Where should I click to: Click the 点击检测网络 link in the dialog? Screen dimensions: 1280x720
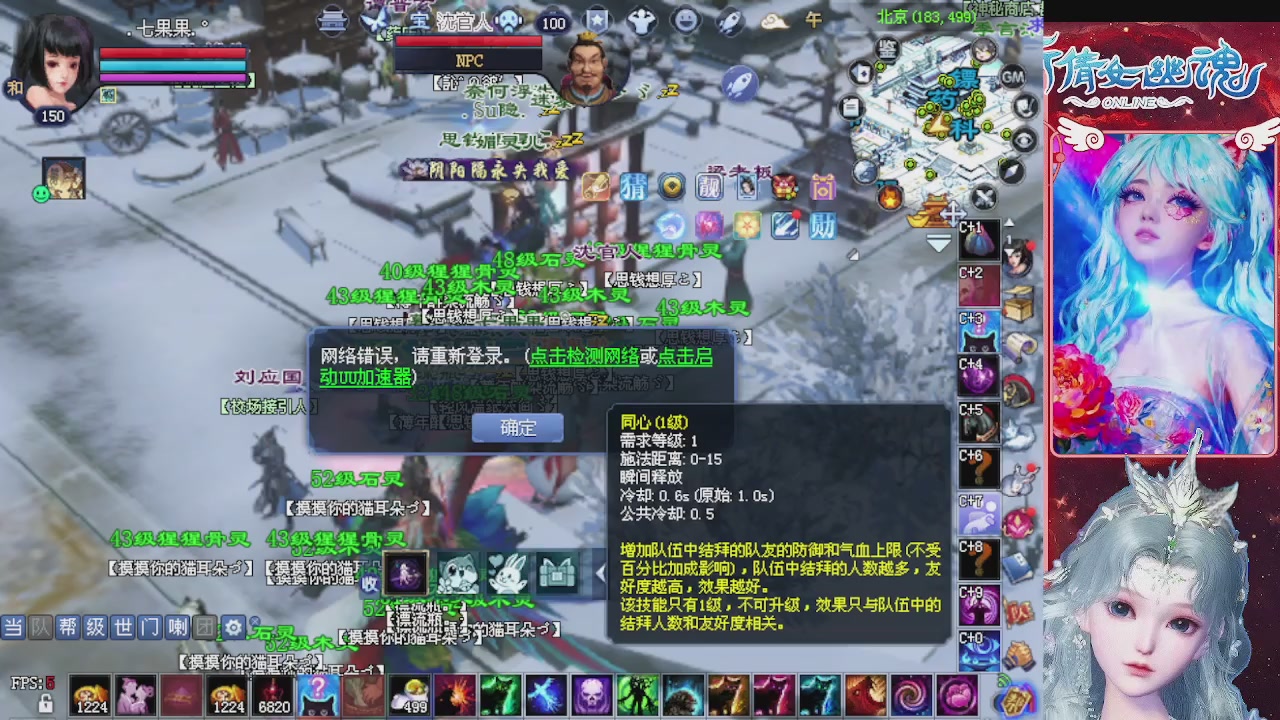tap(585, 358)
